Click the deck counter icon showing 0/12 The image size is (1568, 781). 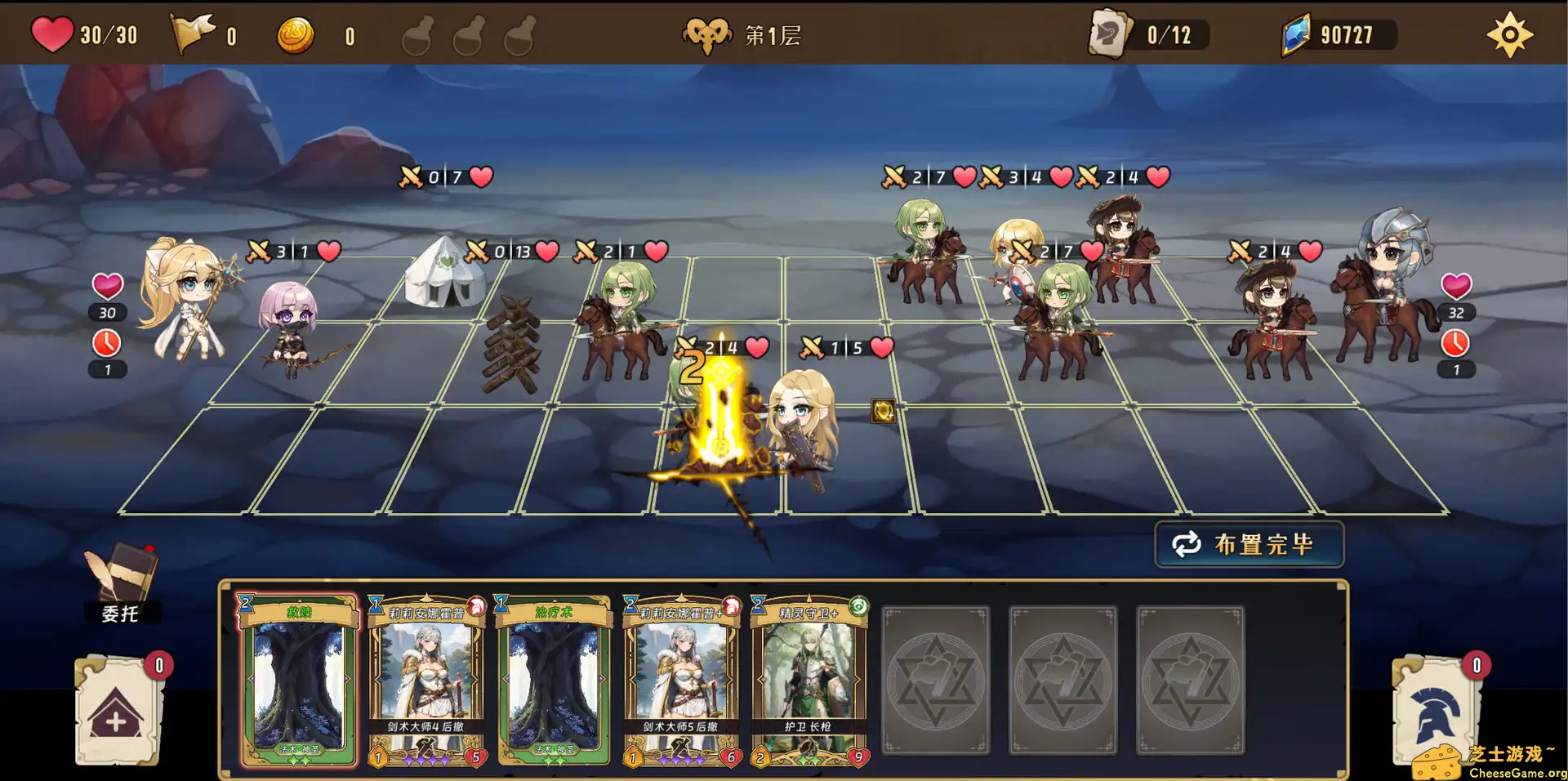(x=1111, y=33)
